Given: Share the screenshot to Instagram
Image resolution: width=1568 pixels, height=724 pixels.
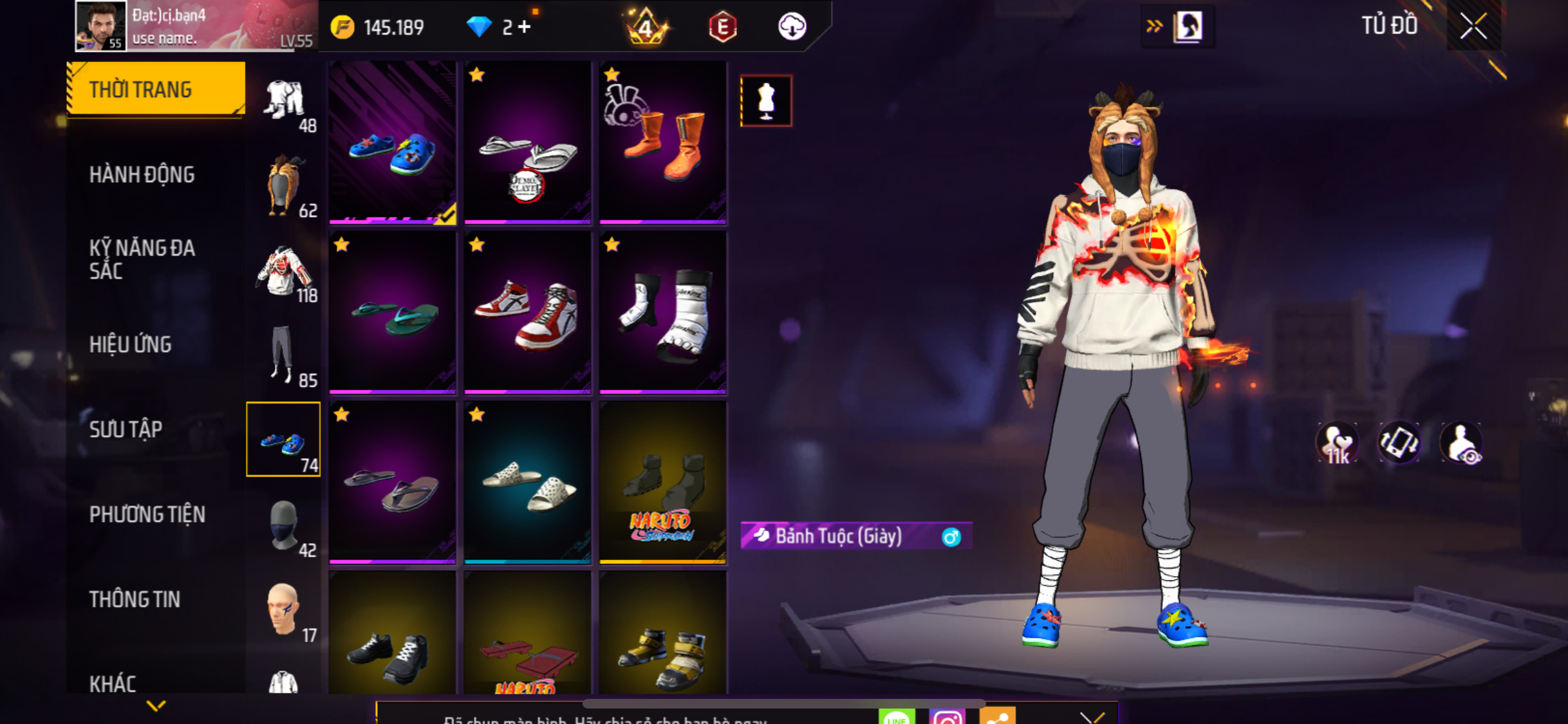Looking at the screenshot, I should coord(946,716).
